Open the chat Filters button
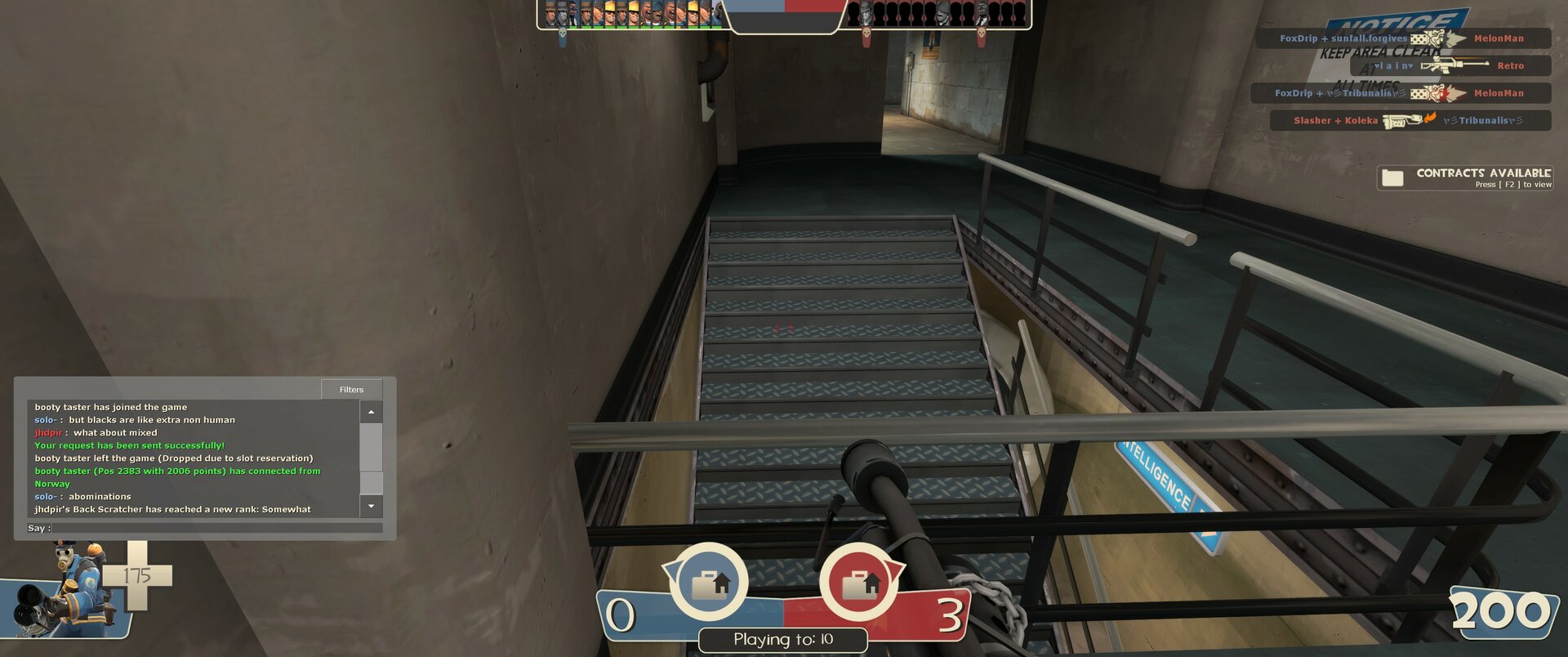The image size is (1568, 657). [351, 389]
